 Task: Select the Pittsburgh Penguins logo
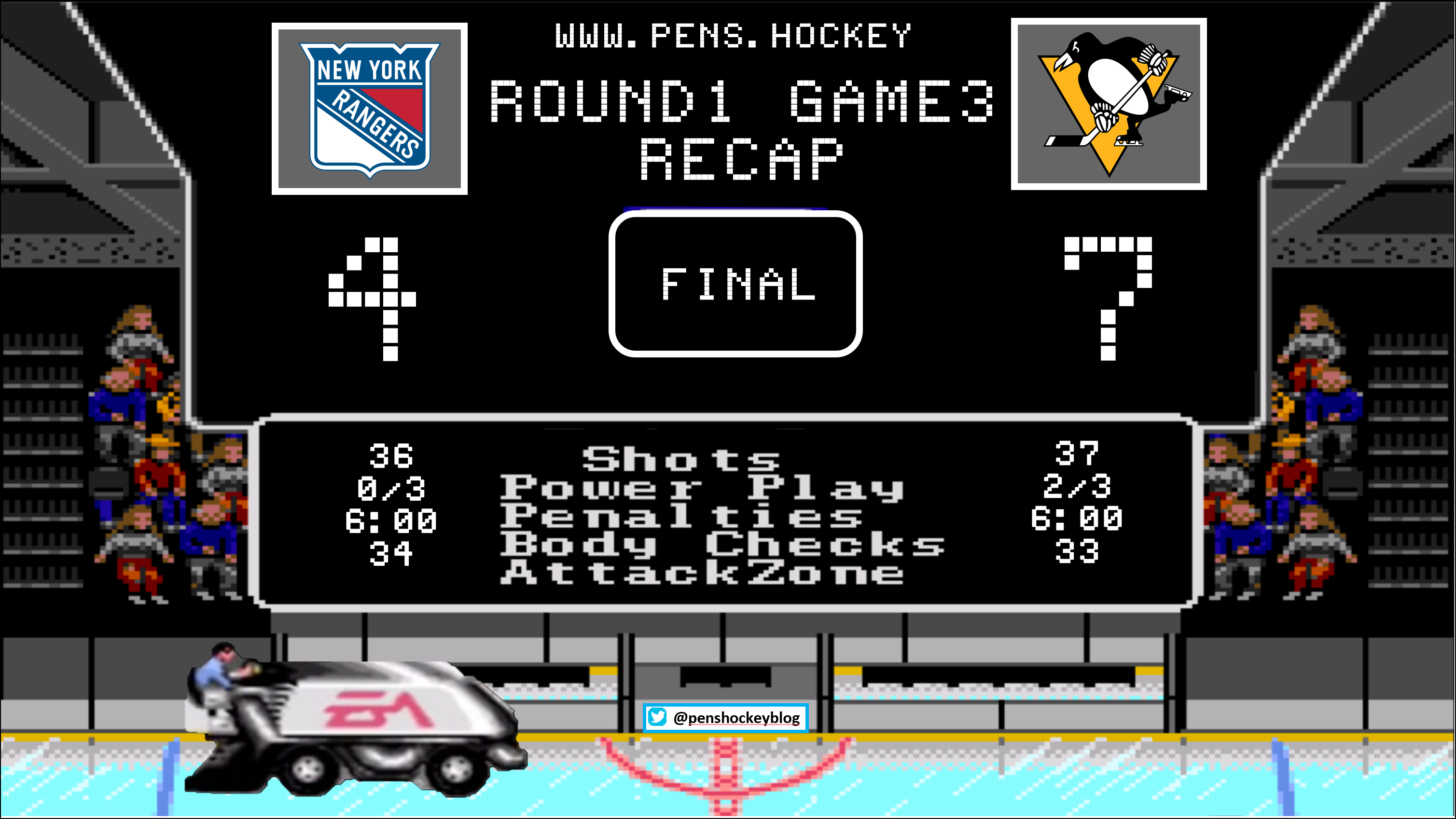tap(1109, 105)
